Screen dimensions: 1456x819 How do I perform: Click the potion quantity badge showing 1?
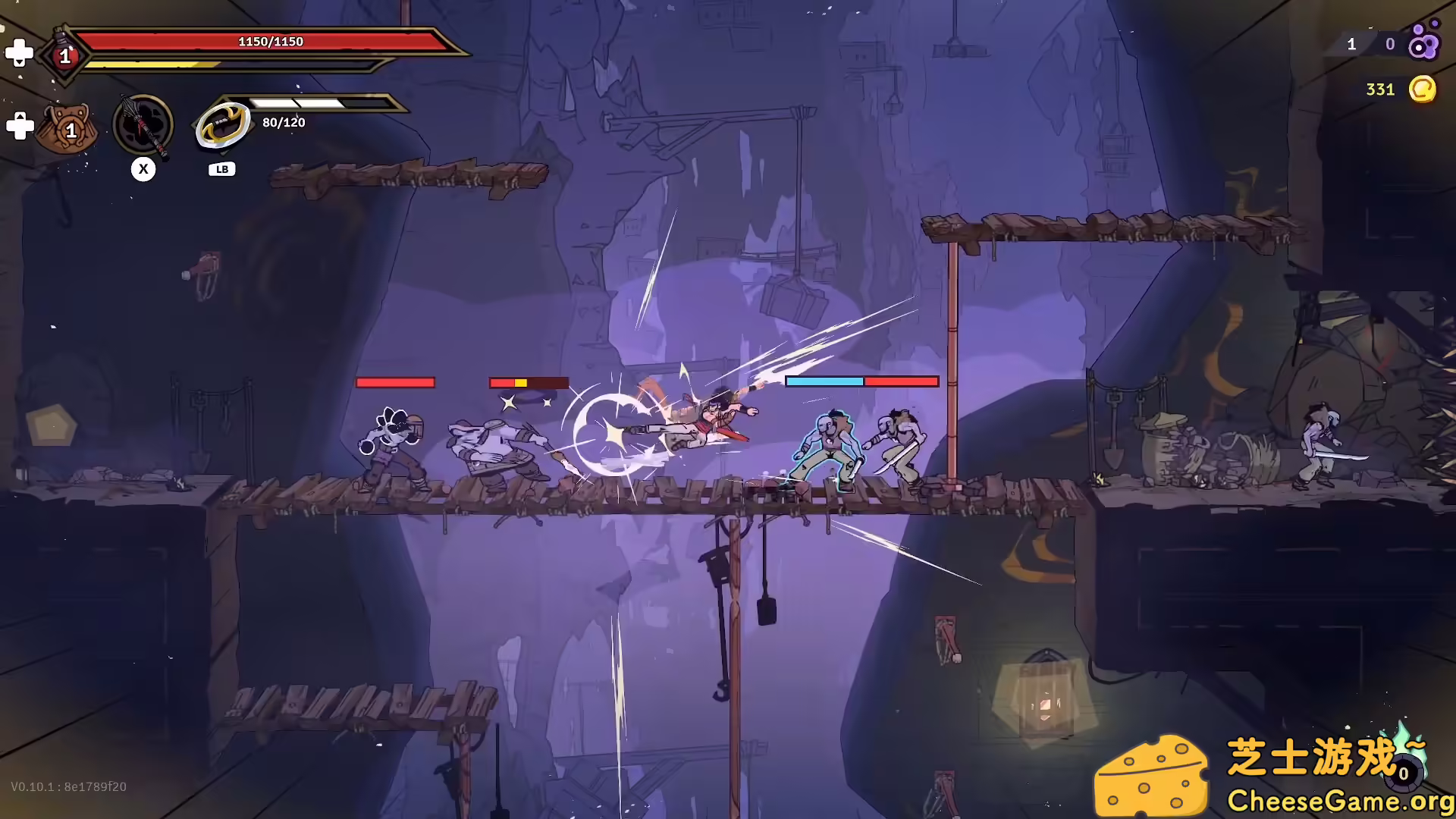click(x=65, y=55)
